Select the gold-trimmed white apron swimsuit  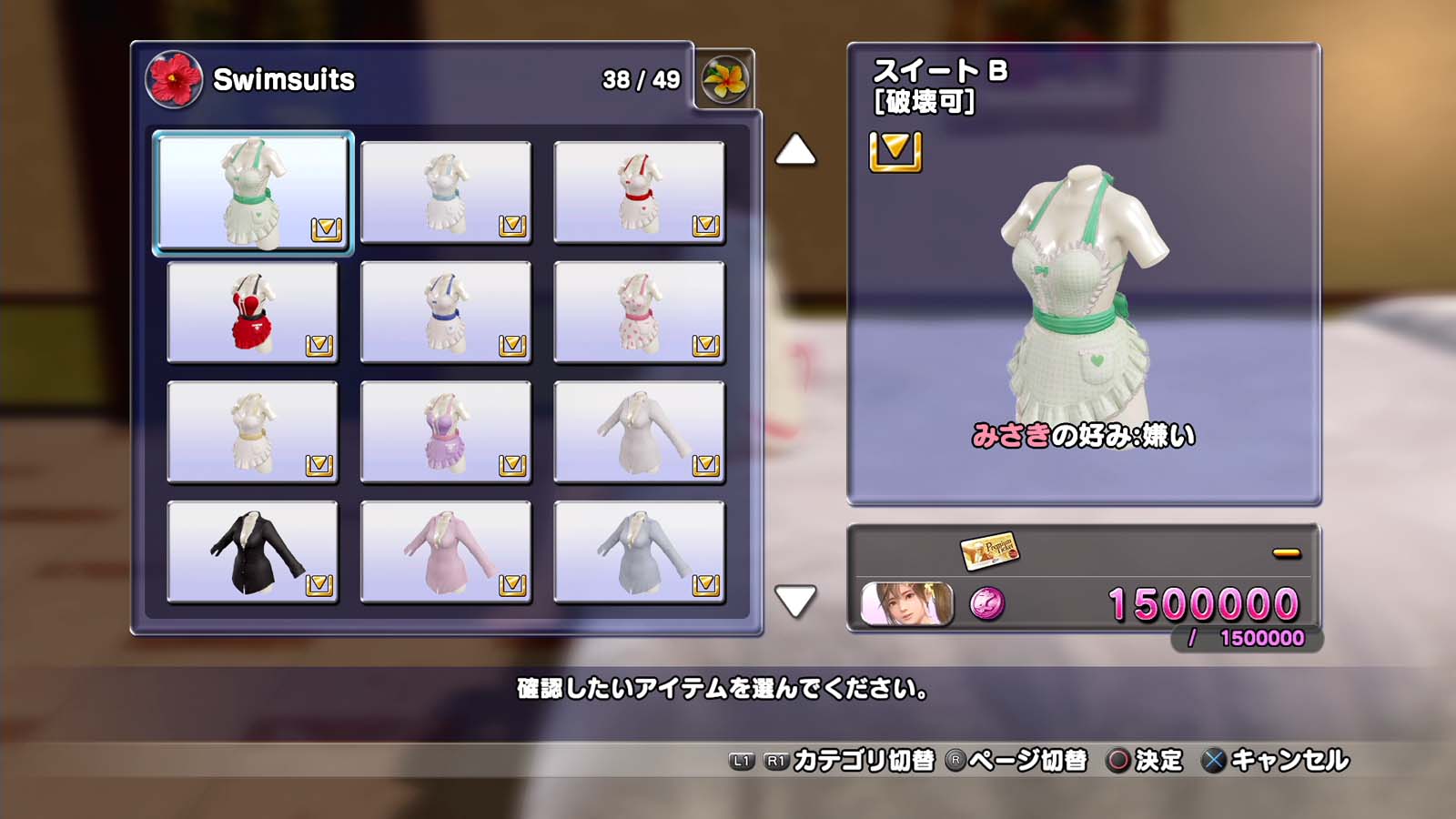click(x=252, y=432)
